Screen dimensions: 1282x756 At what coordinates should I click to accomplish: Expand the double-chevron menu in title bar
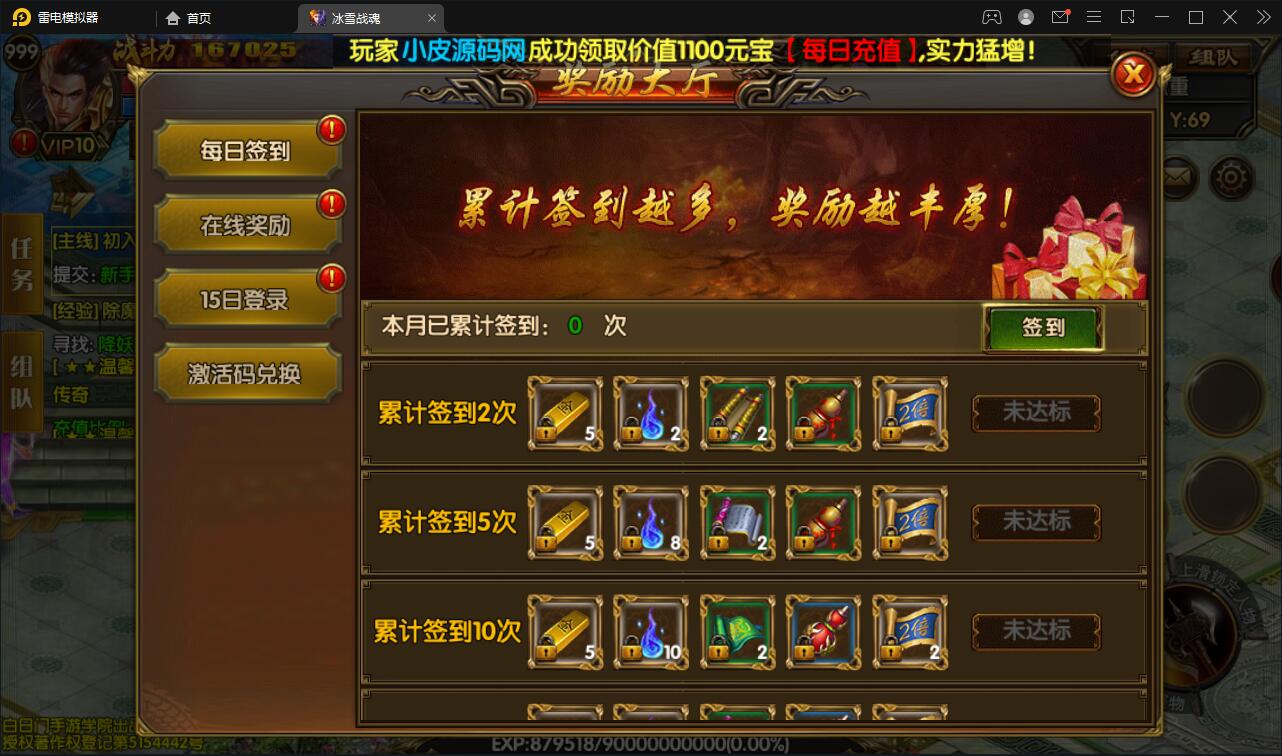[1262, 17]
